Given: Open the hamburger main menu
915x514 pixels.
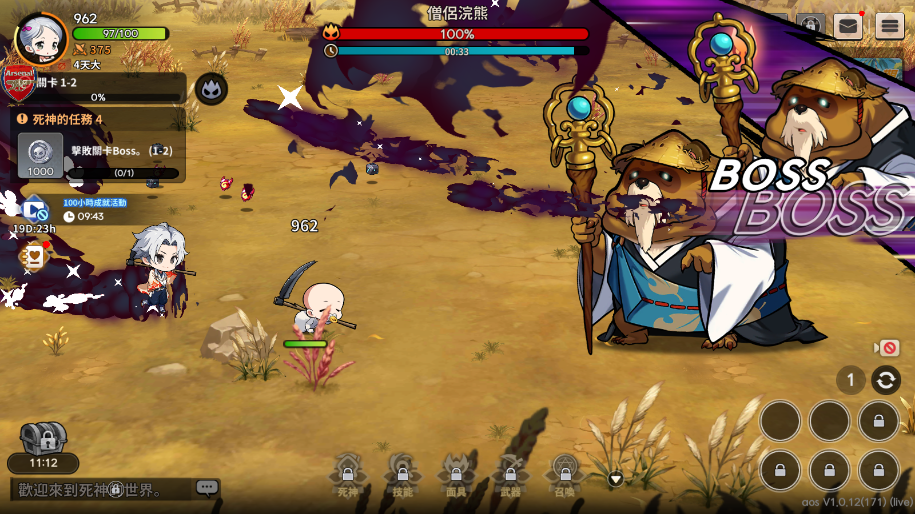Looking at the screenshot, I should point(889,26).
